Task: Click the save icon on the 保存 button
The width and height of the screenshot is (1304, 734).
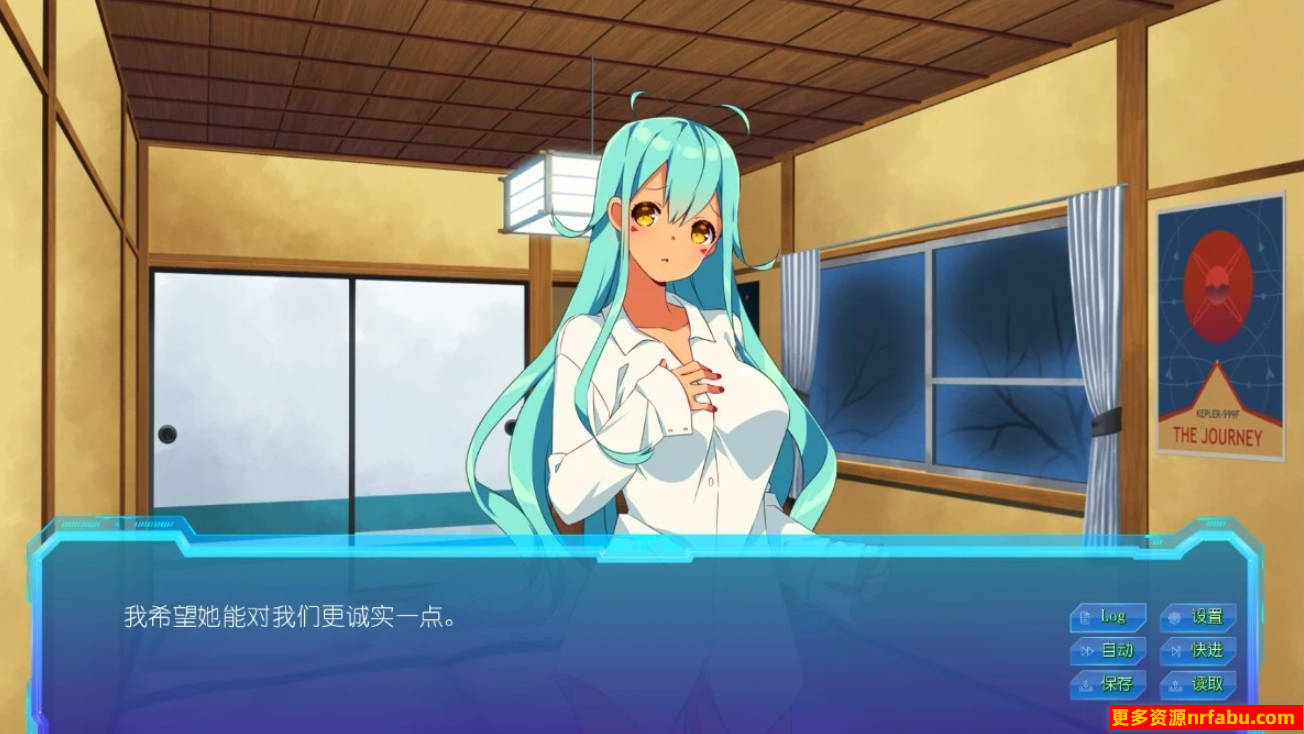Action: [x=1087, y=685]
